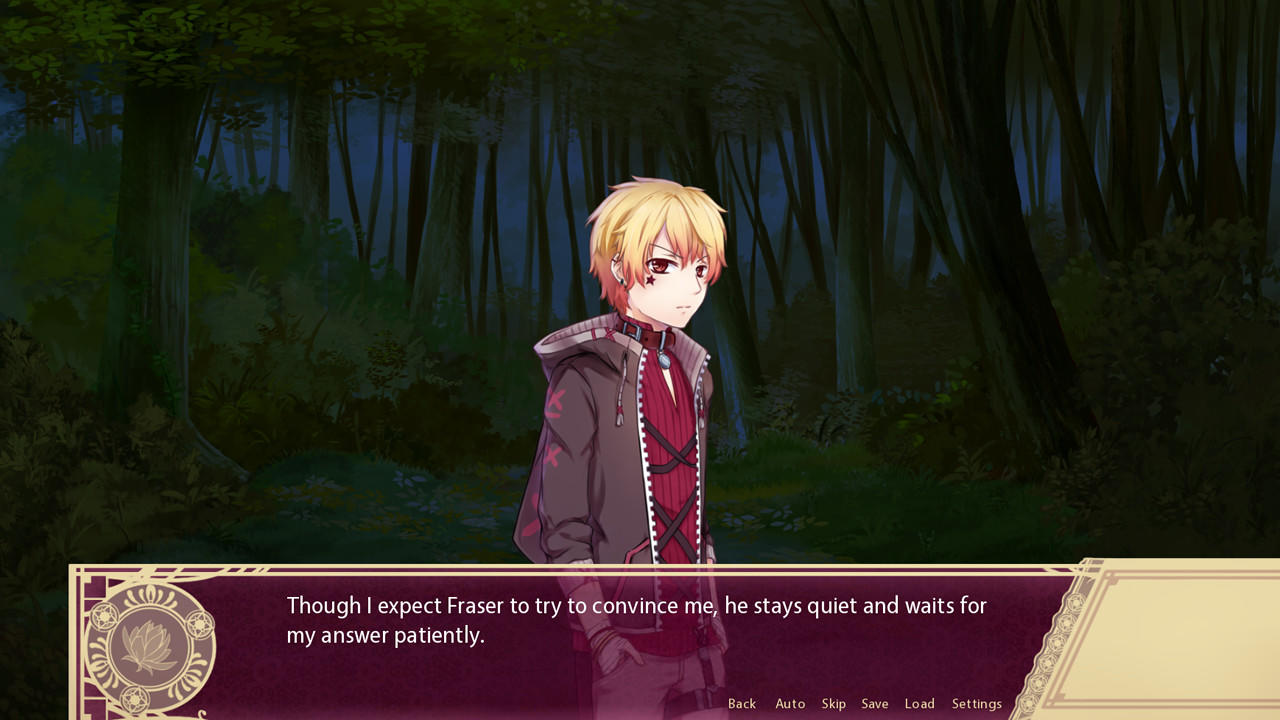
Task: Open the Settings menu
Action: 976,703
